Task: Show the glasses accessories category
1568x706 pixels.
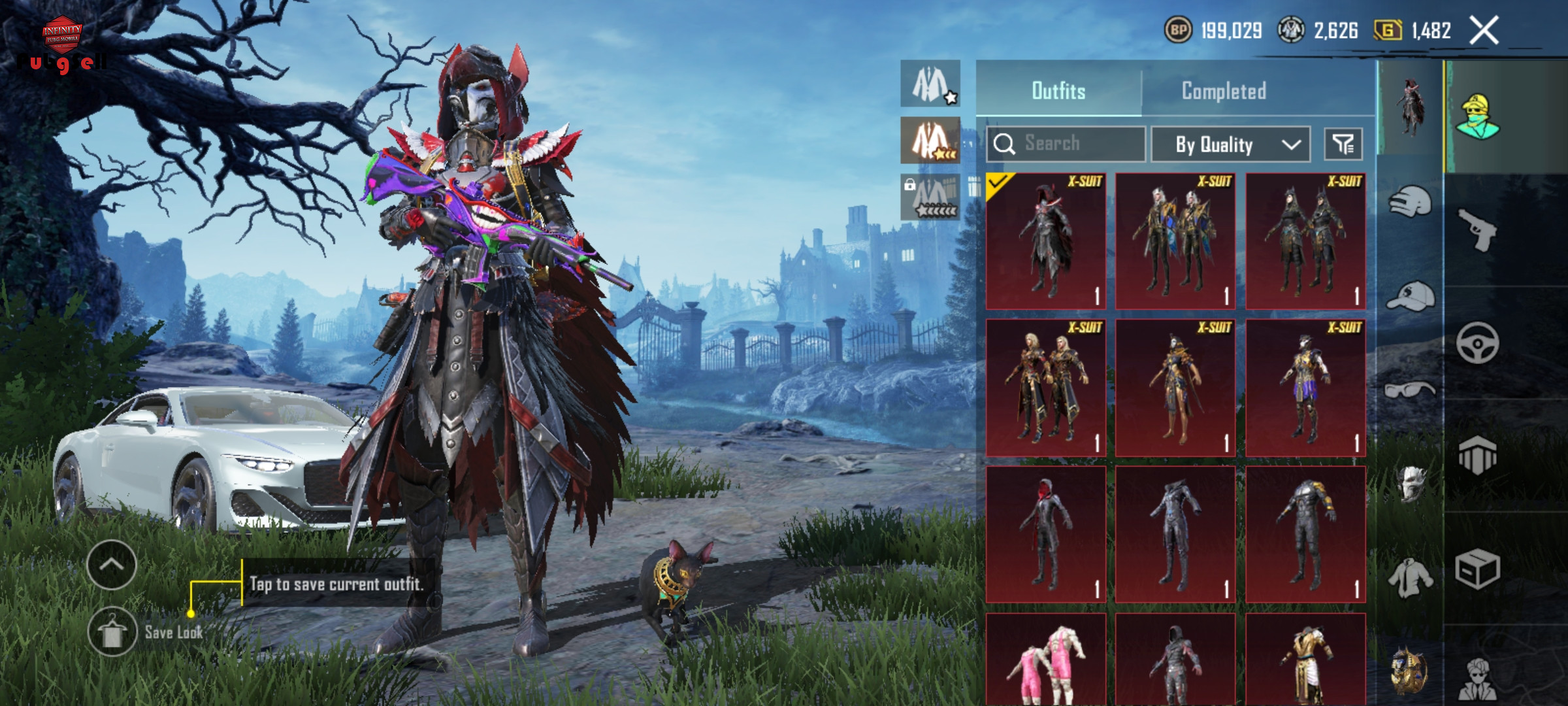Action: 1410,391
